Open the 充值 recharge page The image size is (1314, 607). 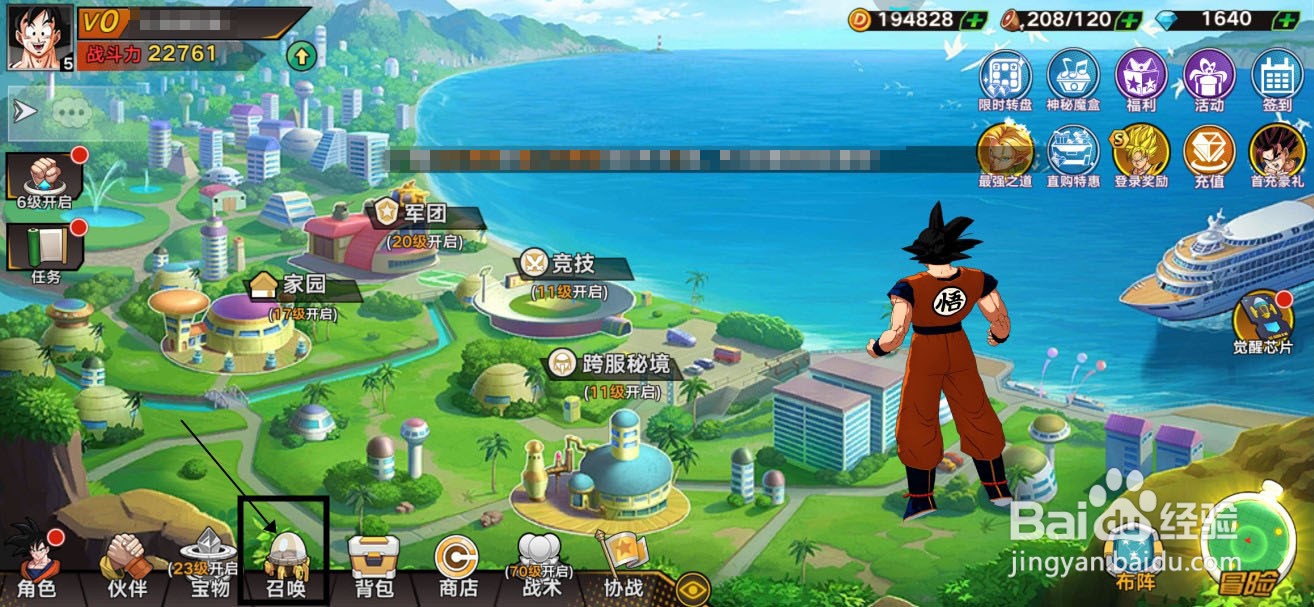(1209, 157)
